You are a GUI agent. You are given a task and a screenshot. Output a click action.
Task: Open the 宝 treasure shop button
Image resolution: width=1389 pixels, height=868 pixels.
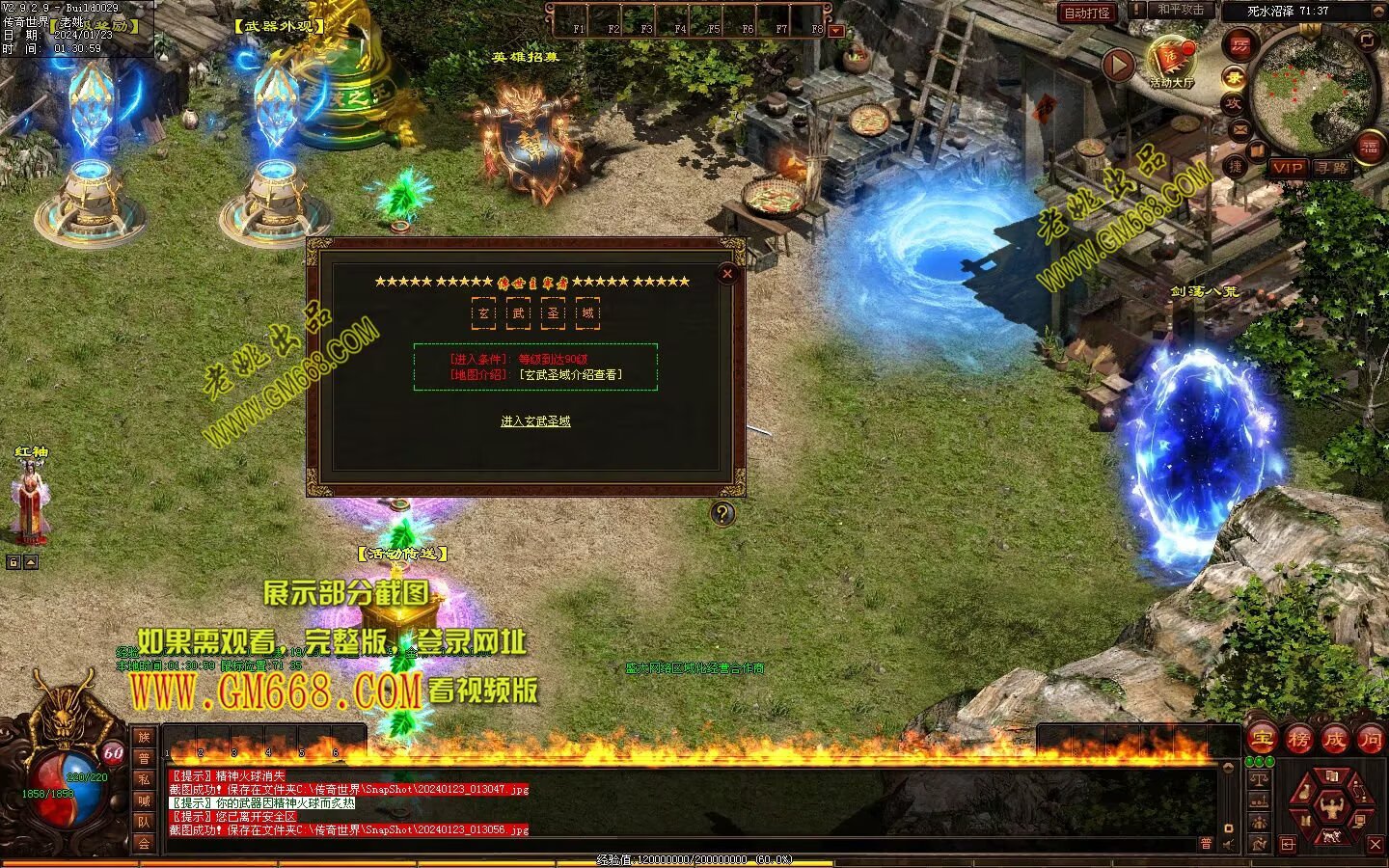(1262, 740)
